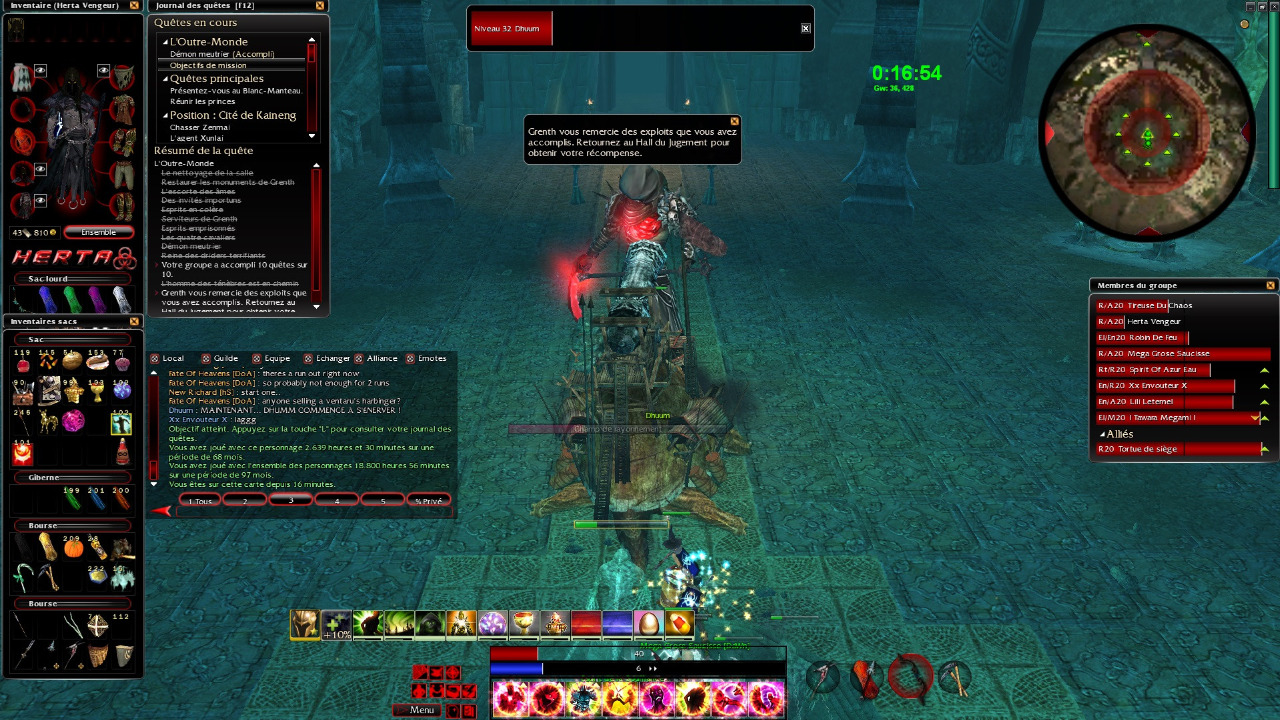1280x720 pixels.
Task: Close the Inventaire window
Action: [x=134, y=5]
